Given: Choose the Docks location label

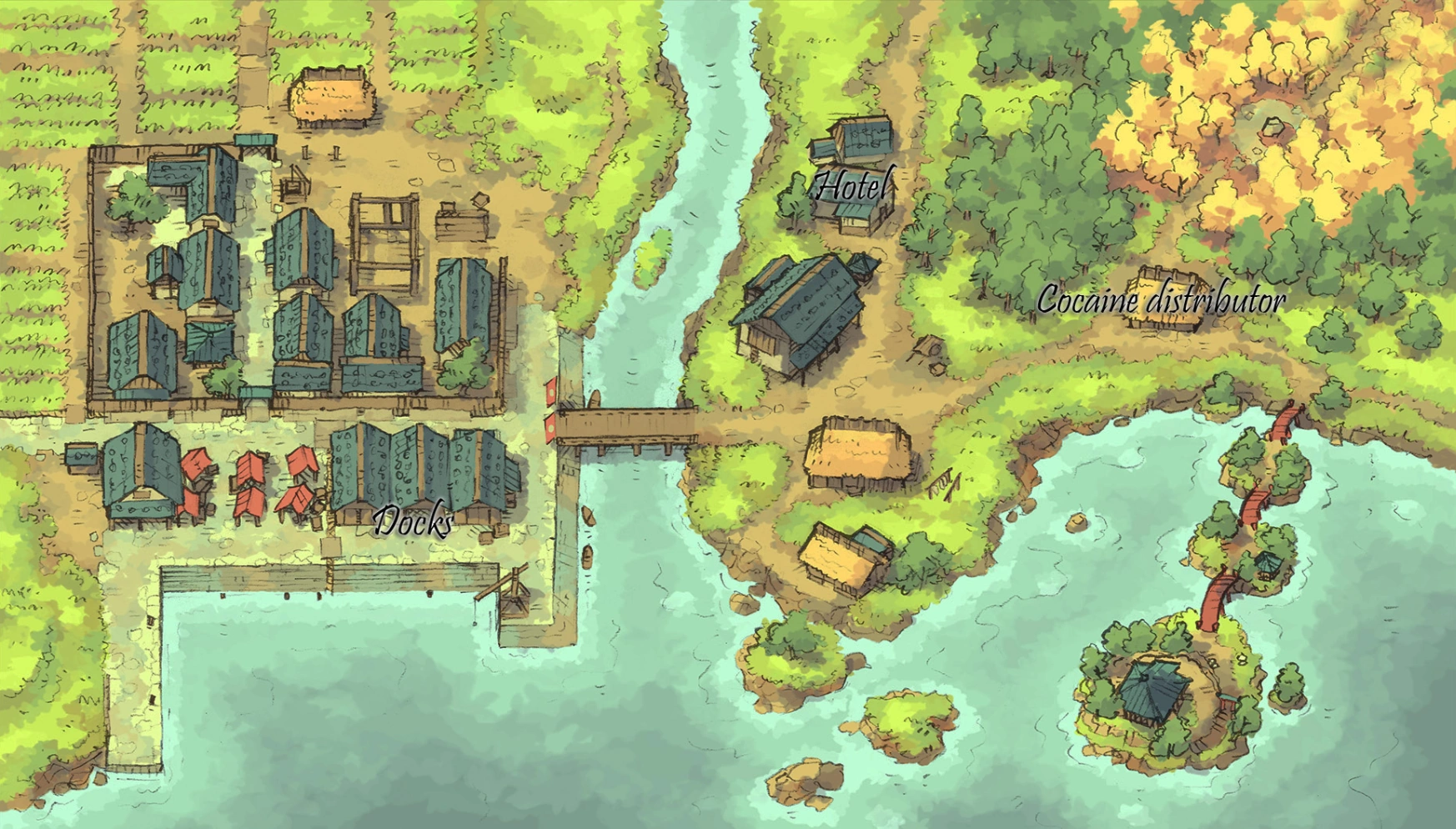Looking at the screenshot, I should point(413,522).
